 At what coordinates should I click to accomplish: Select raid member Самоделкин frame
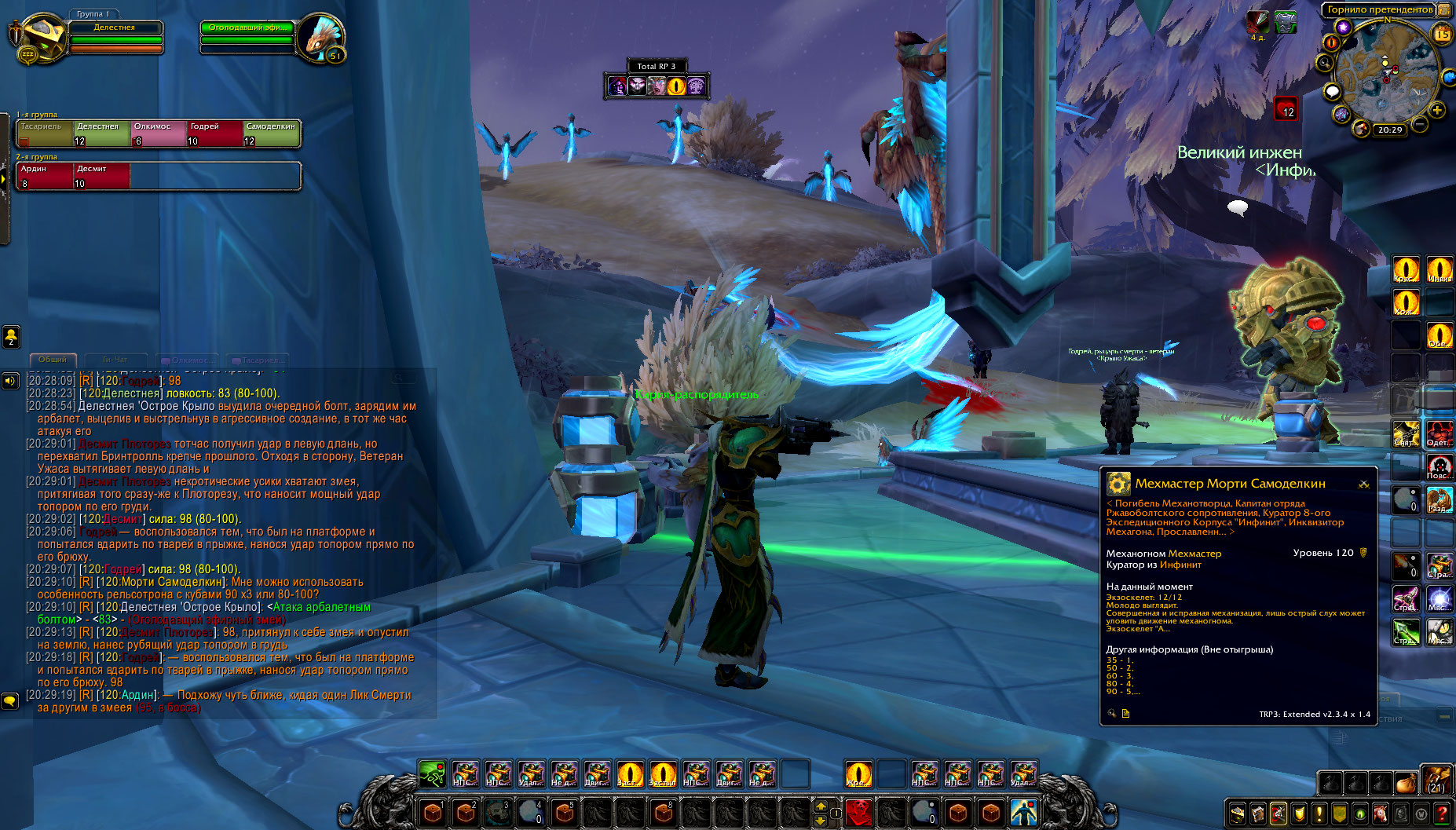[x=271, y=133]
